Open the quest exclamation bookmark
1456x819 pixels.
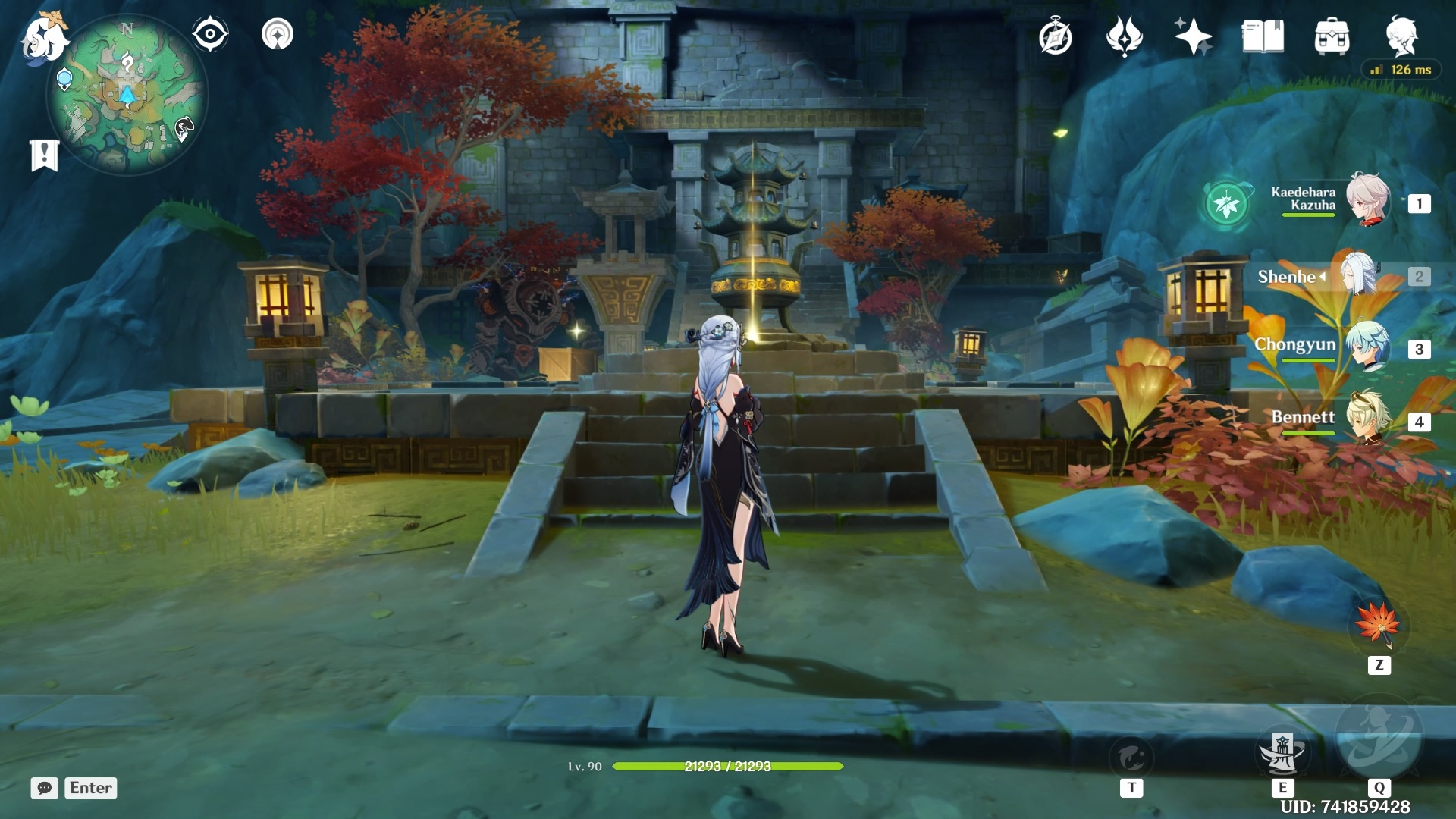pos(44,155)
